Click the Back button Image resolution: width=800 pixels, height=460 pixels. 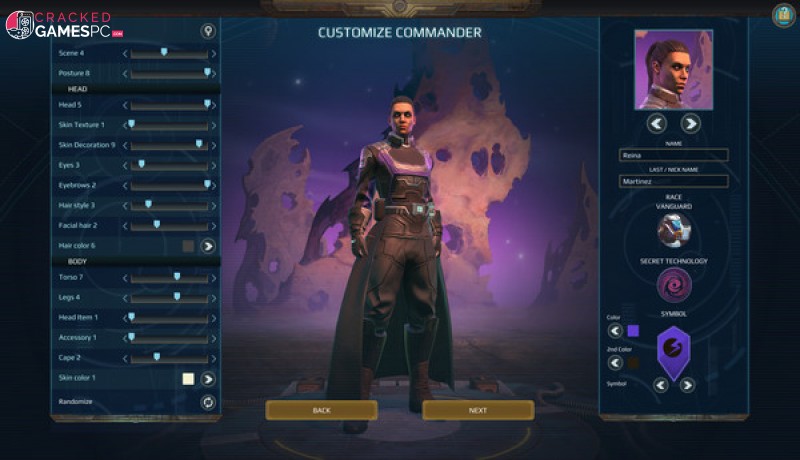point(321,410)
